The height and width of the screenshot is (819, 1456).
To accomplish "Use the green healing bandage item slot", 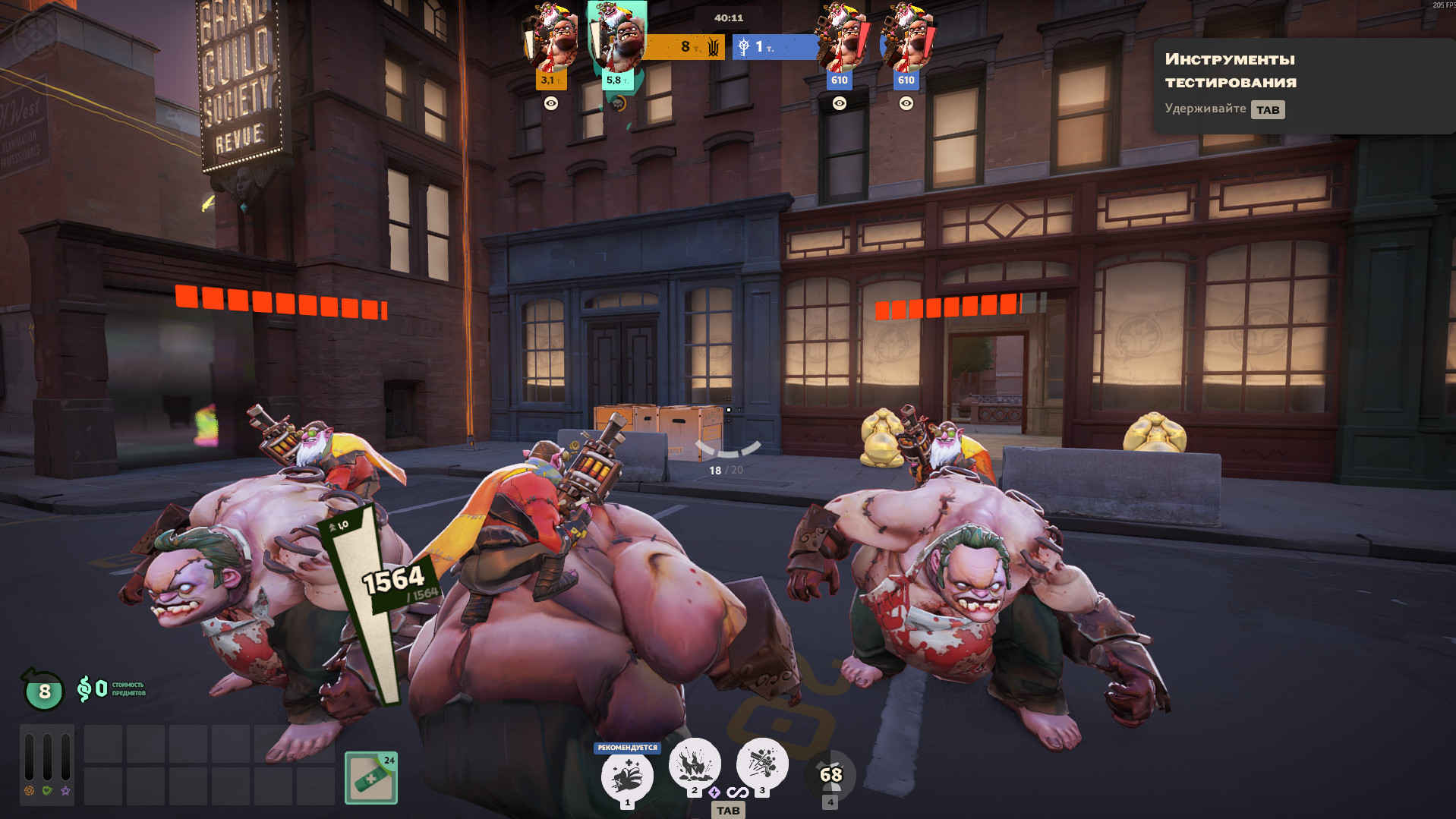I will click(x=371, y=778).
